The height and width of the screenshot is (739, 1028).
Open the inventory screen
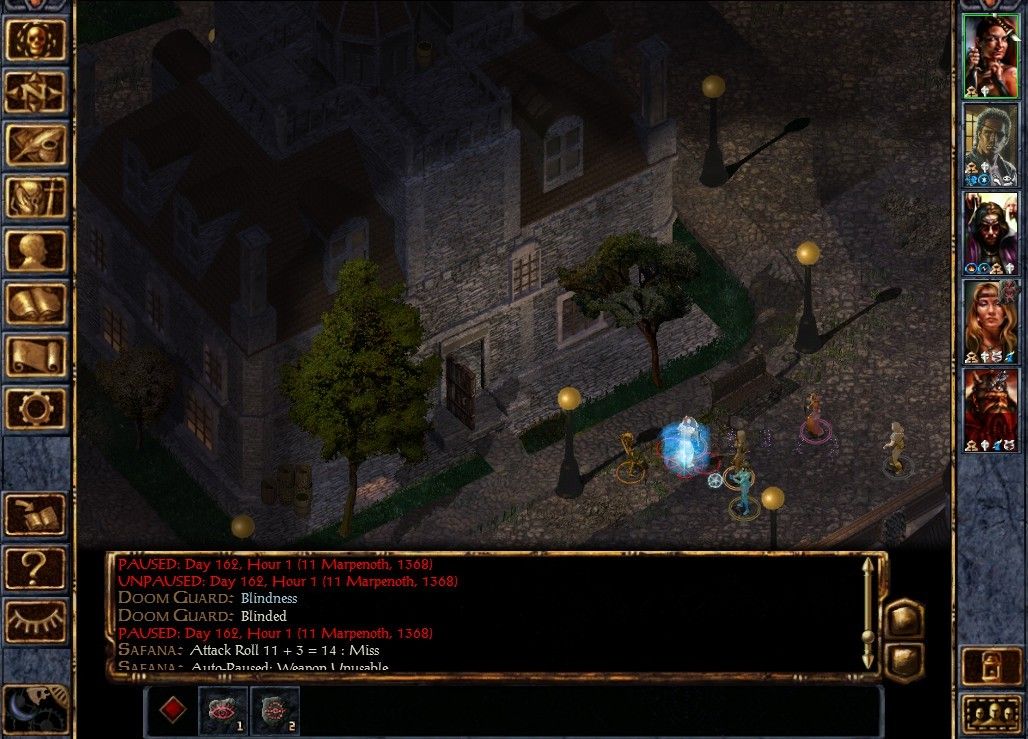36,198
